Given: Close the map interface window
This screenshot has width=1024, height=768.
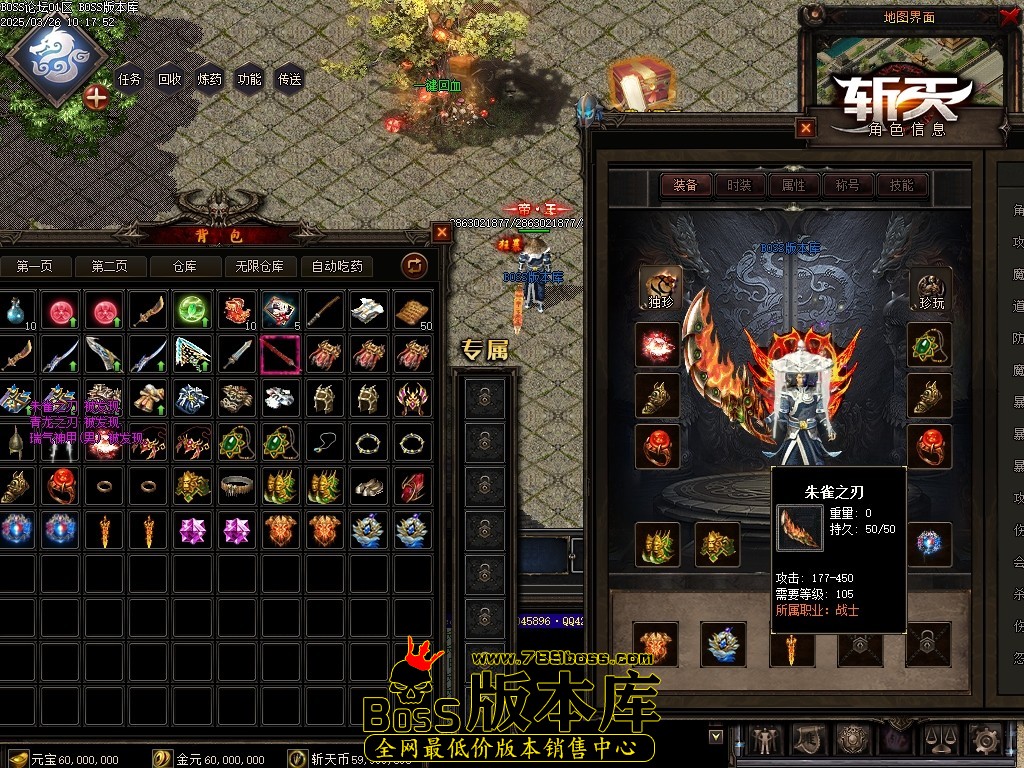Looking at the screenshot, I should 1007,16.
